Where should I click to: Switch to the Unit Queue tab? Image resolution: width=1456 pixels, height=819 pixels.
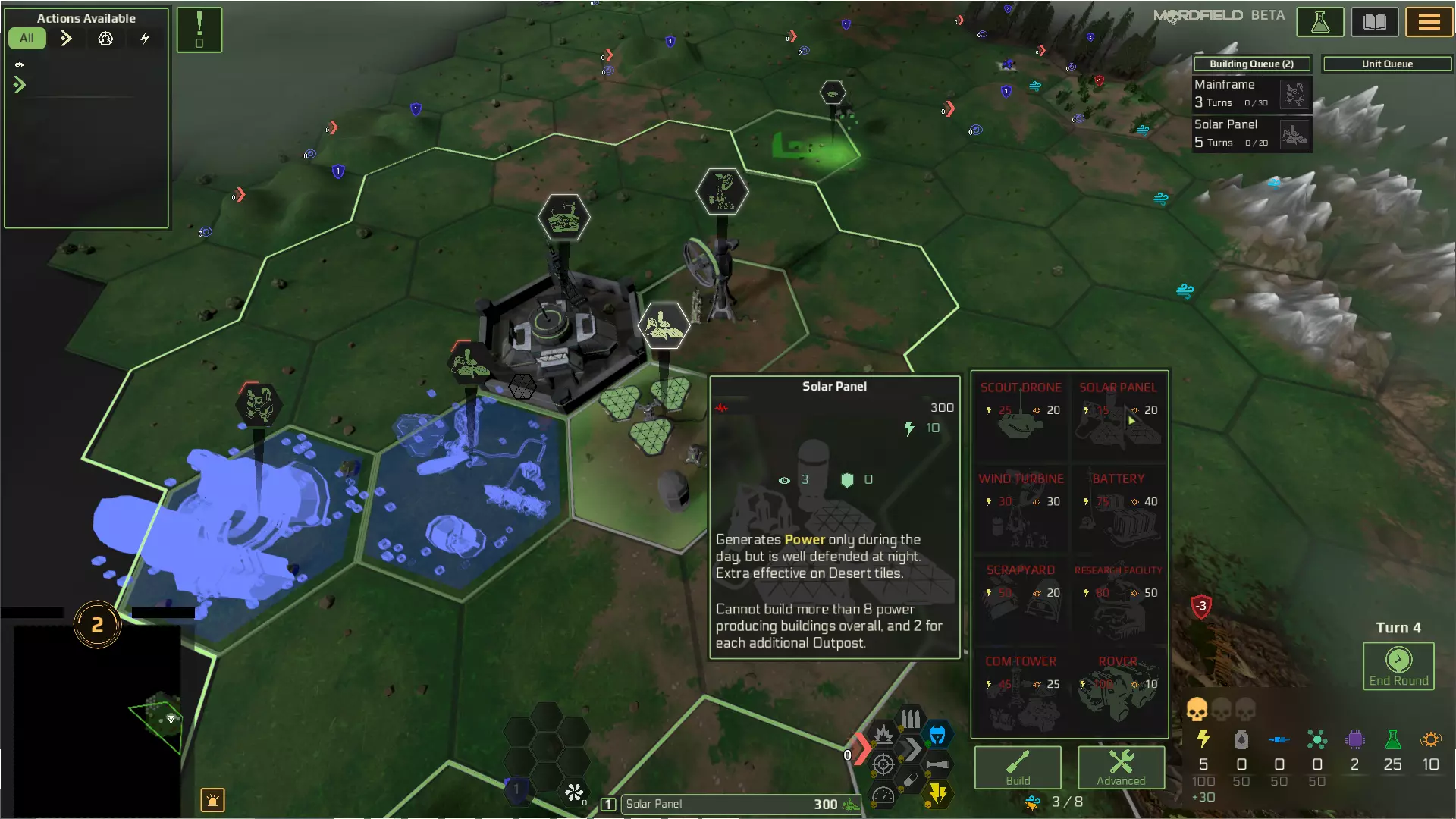(x=1386, y=64)
